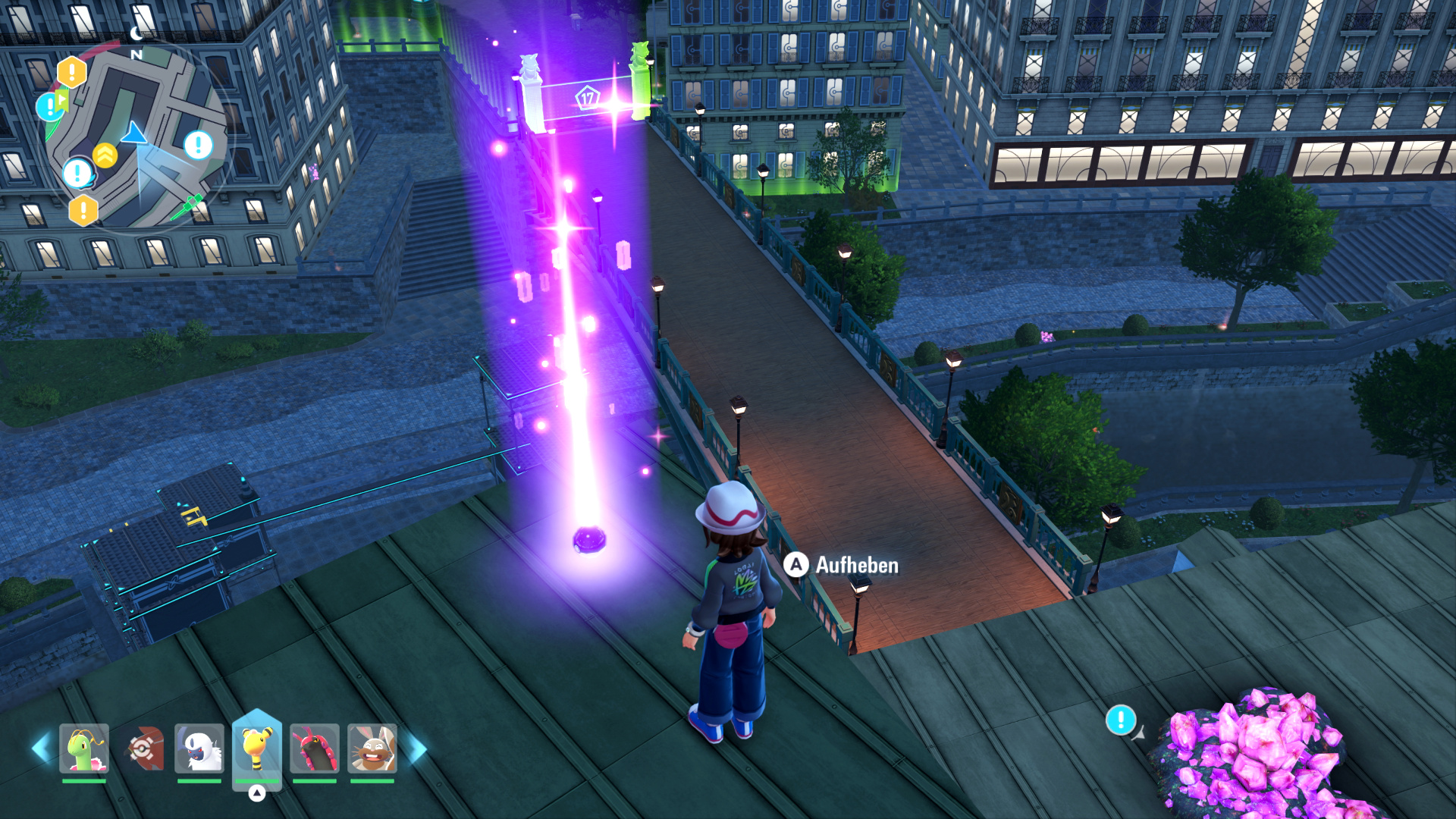The width and height of the screenshot is (1456, 819).
Task: Open the circular minimap
Action: tap(136, 136)
